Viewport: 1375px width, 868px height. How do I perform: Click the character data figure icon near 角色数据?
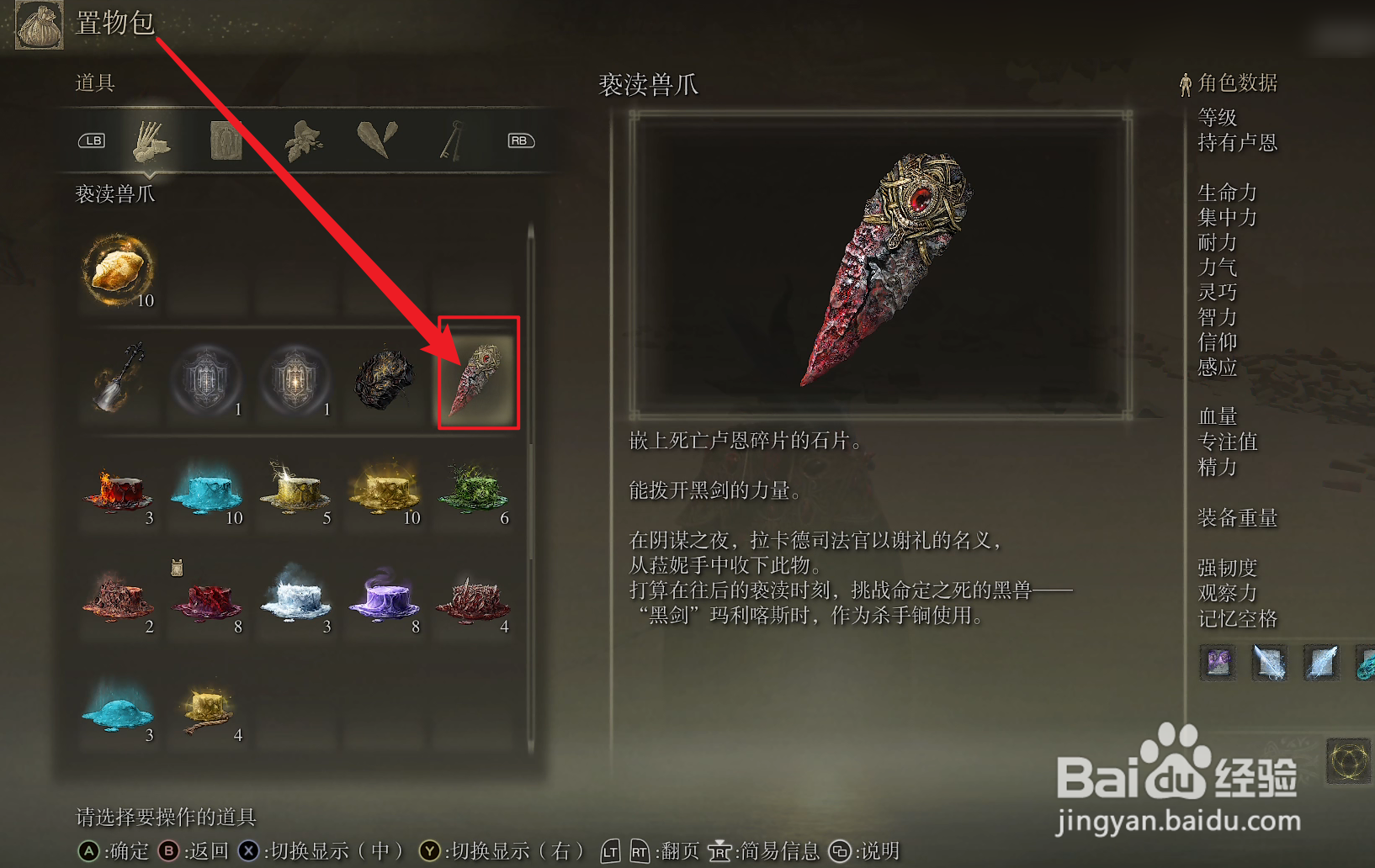(x=1184, y=82)
